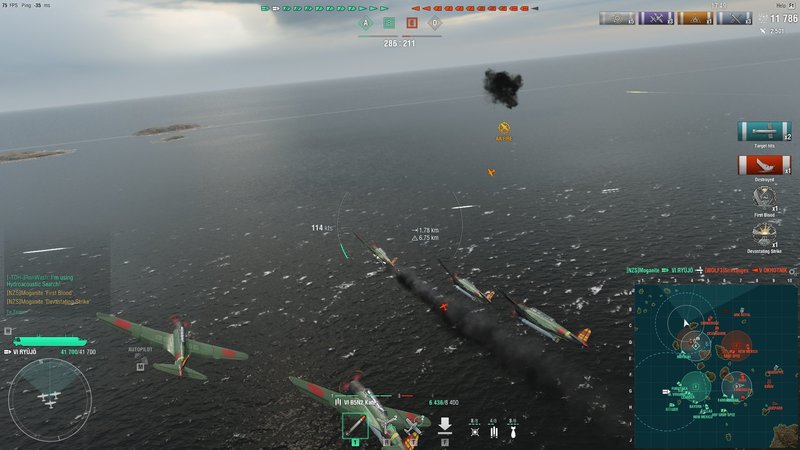The image size is (800, 450).
Task: Click the Target hits ribbon
Action: pyautogui.click(x=762, y=131)
